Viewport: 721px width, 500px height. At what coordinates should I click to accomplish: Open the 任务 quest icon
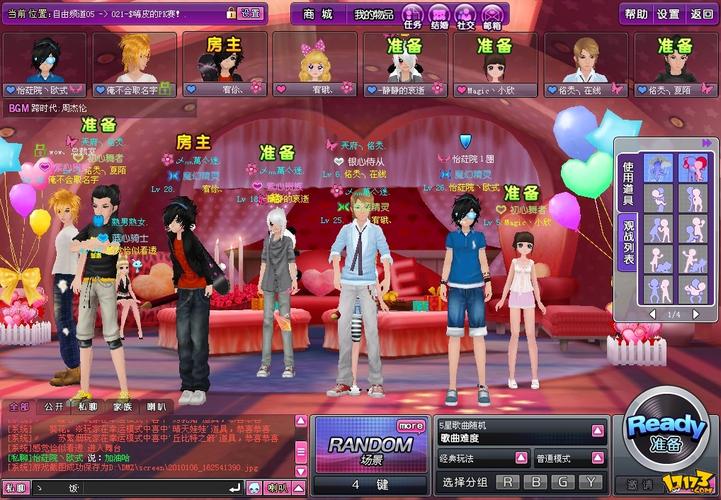tap(413, 15)
